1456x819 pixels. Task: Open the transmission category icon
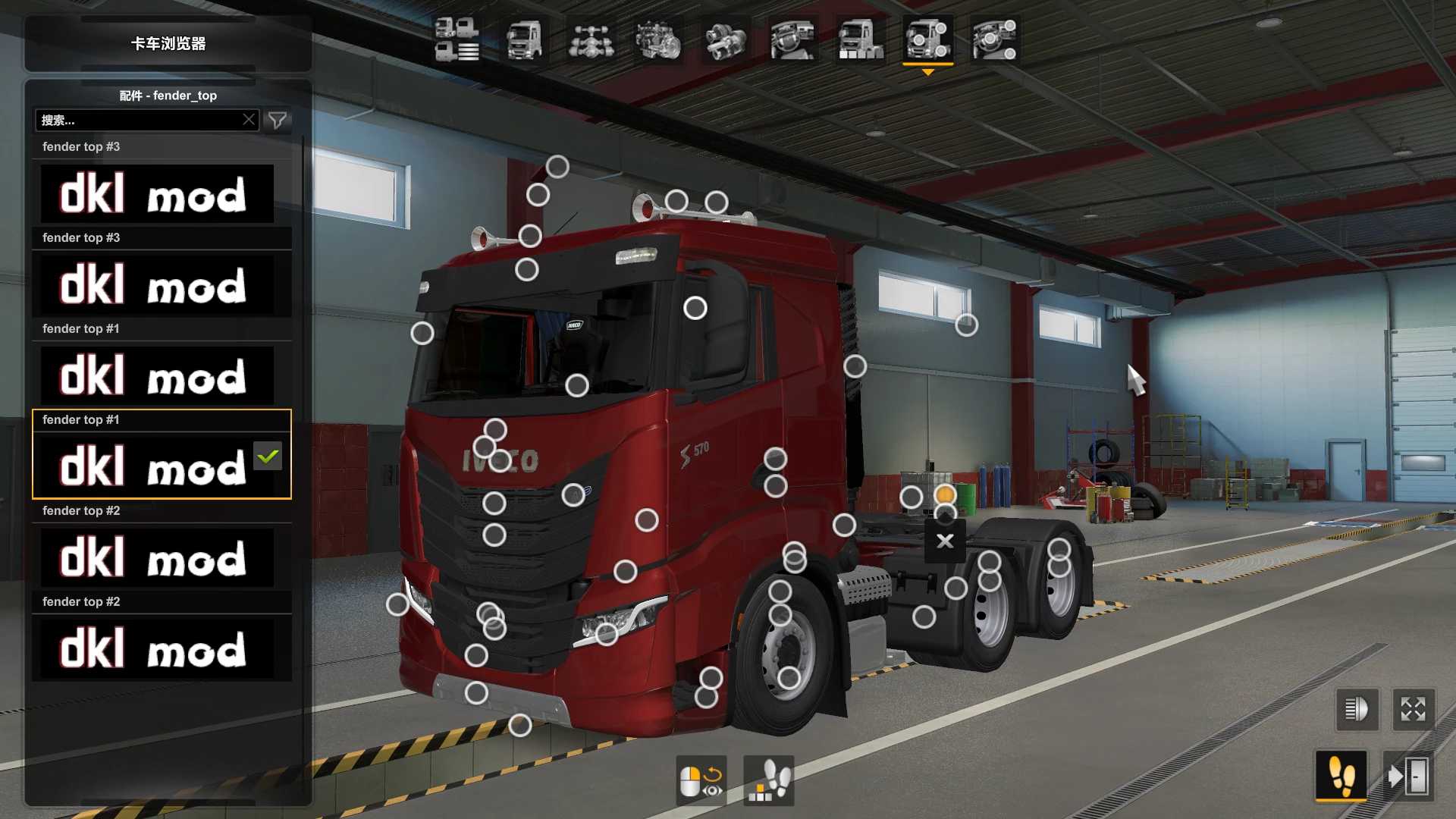click(x=725, y=42)
